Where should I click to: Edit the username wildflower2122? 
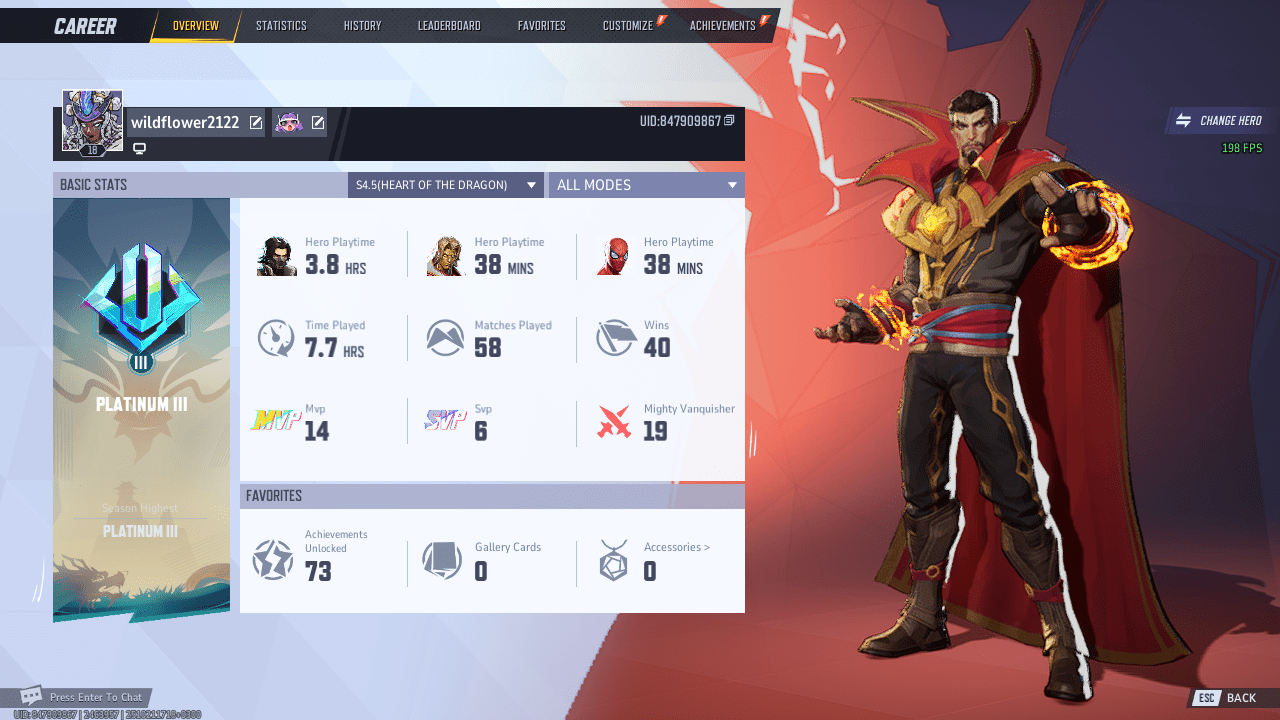(257, 122)
